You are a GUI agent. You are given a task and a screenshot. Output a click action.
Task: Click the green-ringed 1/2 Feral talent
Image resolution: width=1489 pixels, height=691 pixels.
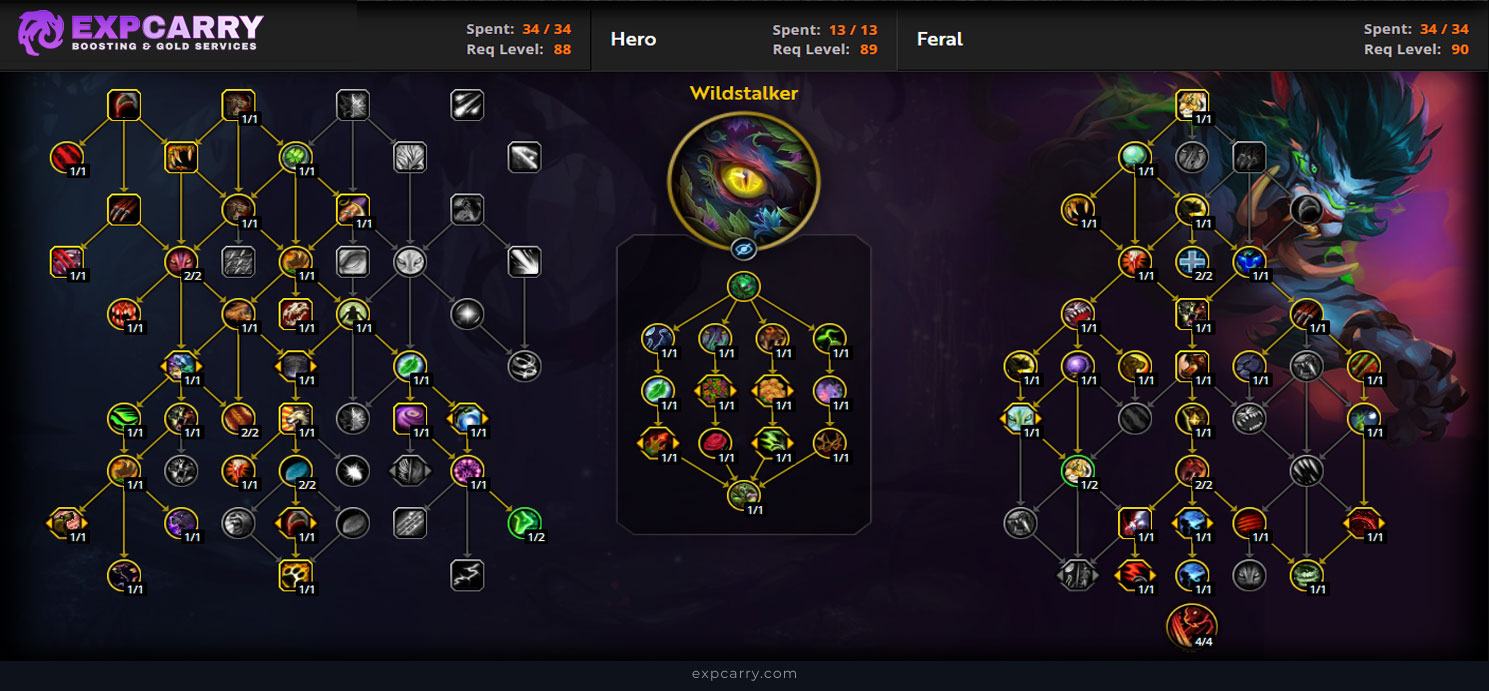[x=1077, y=470]
